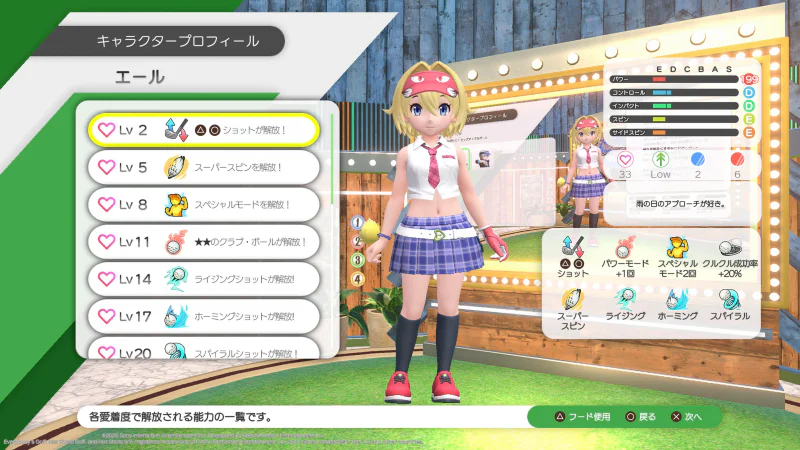Select the ライジング ability icon
Viewport: 800px width, 450px height.
pos(625,298)
